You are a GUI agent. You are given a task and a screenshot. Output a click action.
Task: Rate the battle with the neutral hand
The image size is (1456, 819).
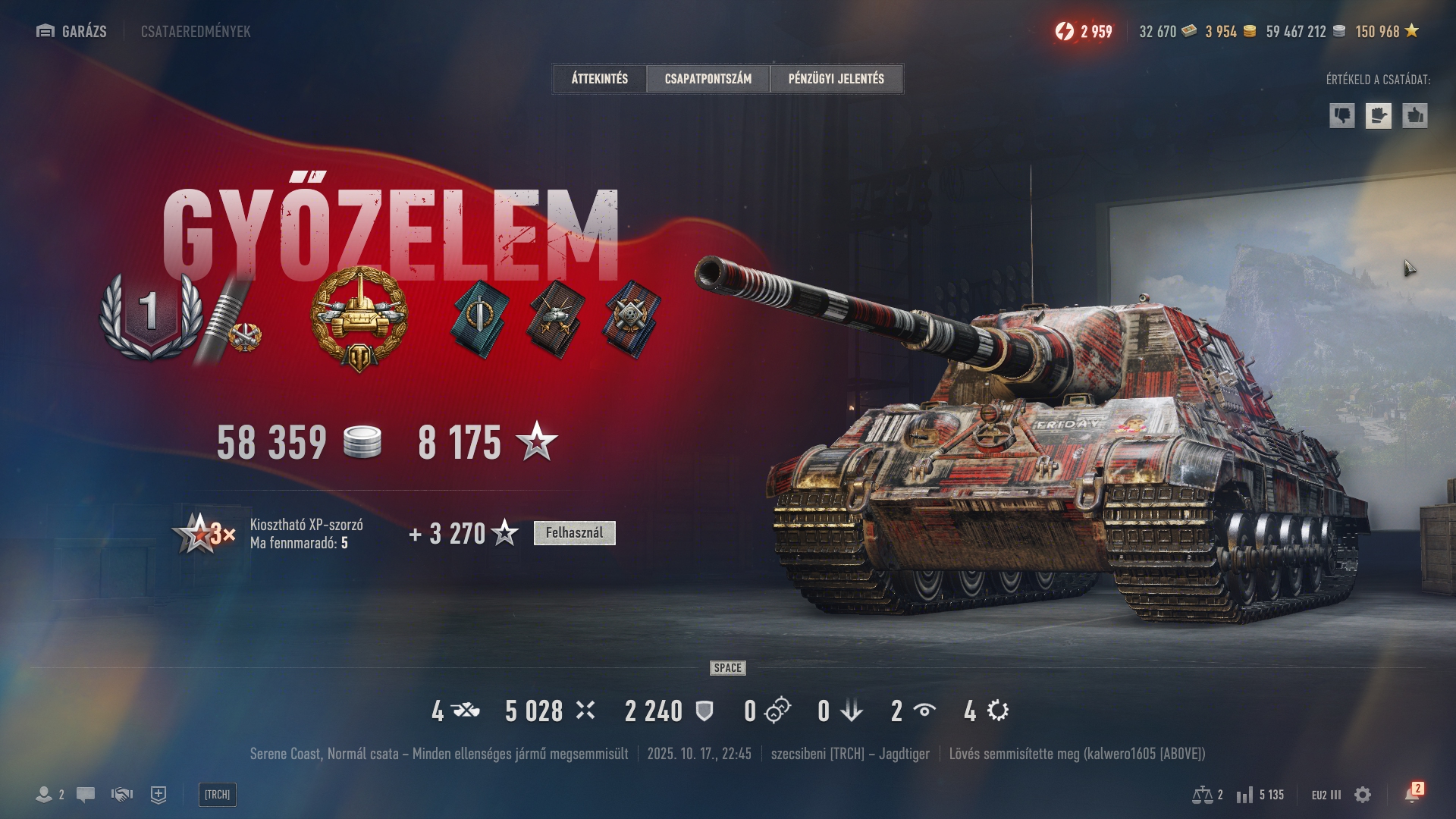click(1378, 116)
